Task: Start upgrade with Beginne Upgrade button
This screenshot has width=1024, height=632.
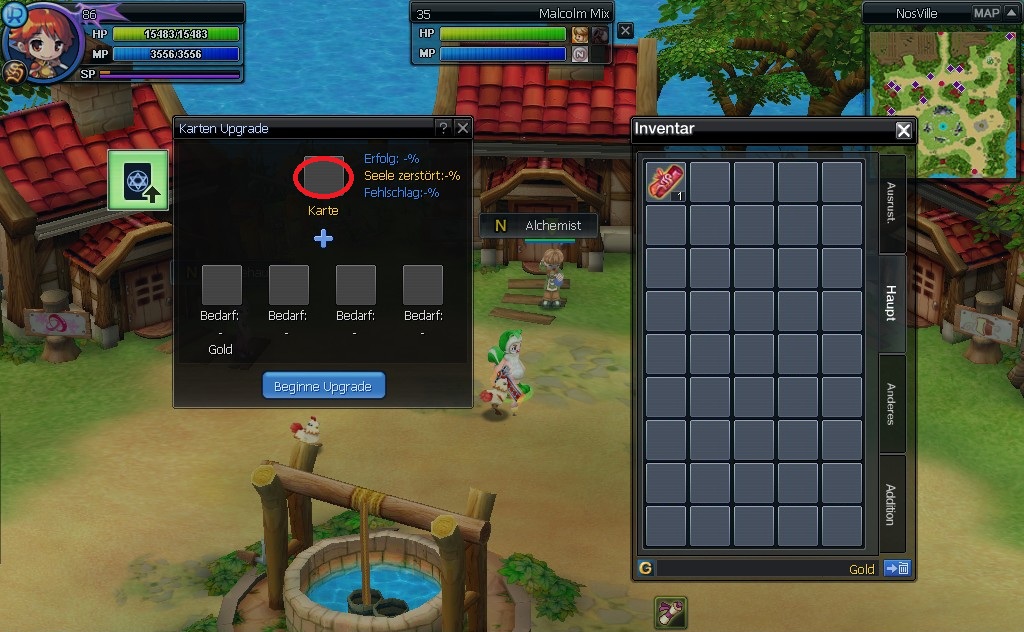Action: point(323,386)
